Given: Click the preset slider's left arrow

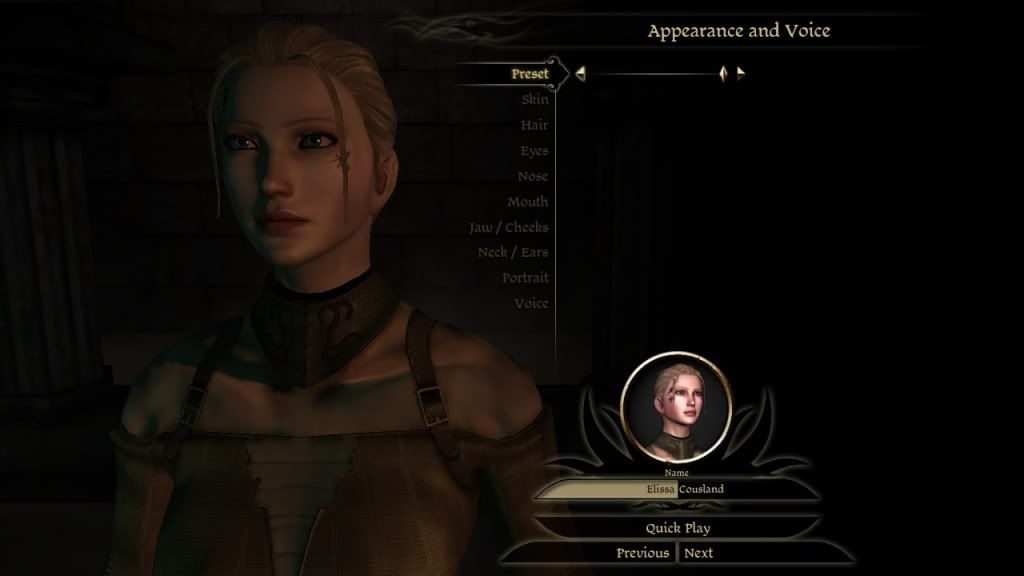Looking at the screenshot, I should [580, 73].
